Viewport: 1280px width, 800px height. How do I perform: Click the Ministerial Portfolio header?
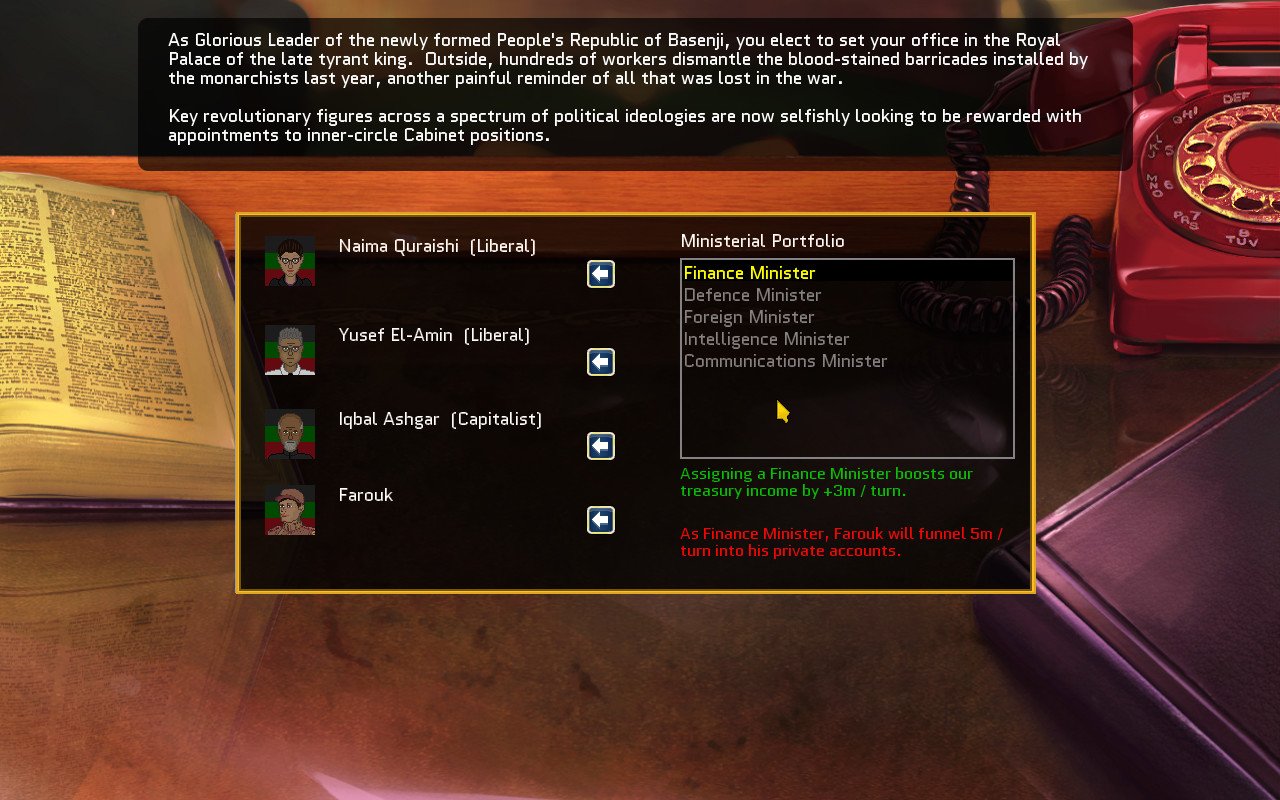(x=761, y=241)
